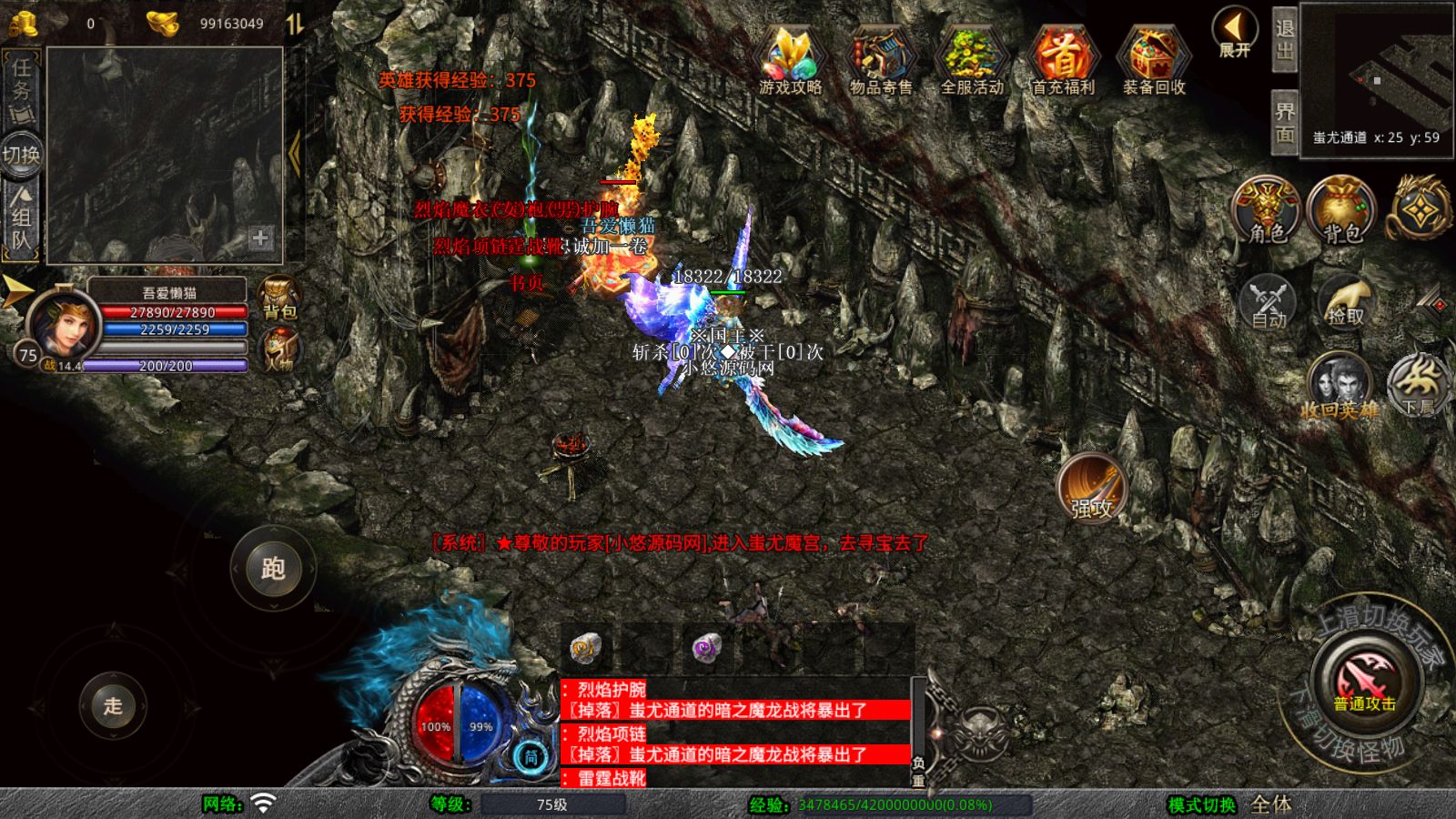Click the 界面 interface button
The image size is (1456, 819).
[x=1284, y=123]
